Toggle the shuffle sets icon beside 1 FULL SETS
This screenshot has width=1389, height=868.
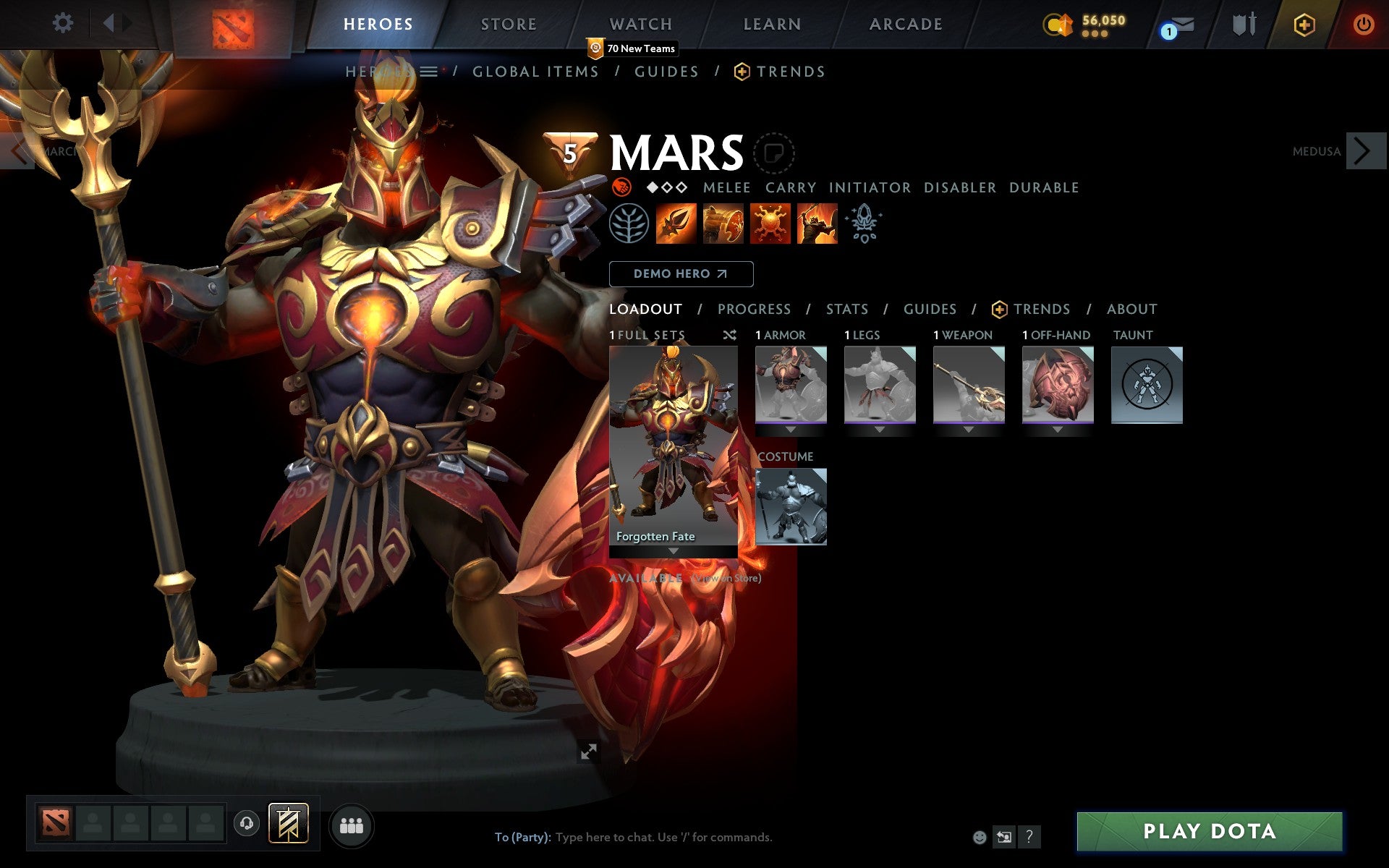tap(729, 335)
